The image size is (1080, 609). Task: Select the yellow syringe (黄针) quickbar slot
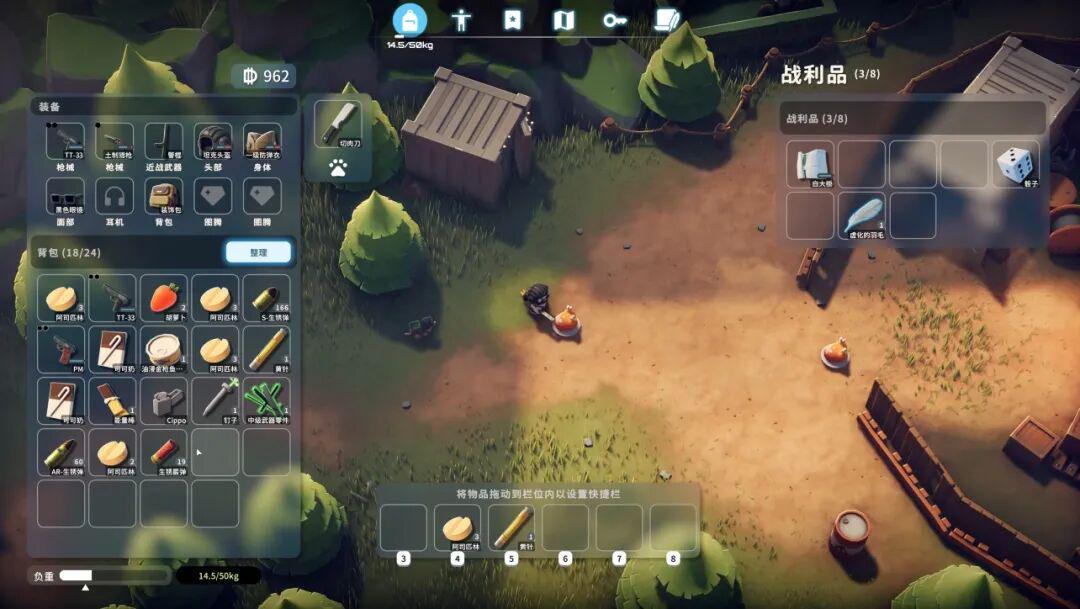click(512, 527)
